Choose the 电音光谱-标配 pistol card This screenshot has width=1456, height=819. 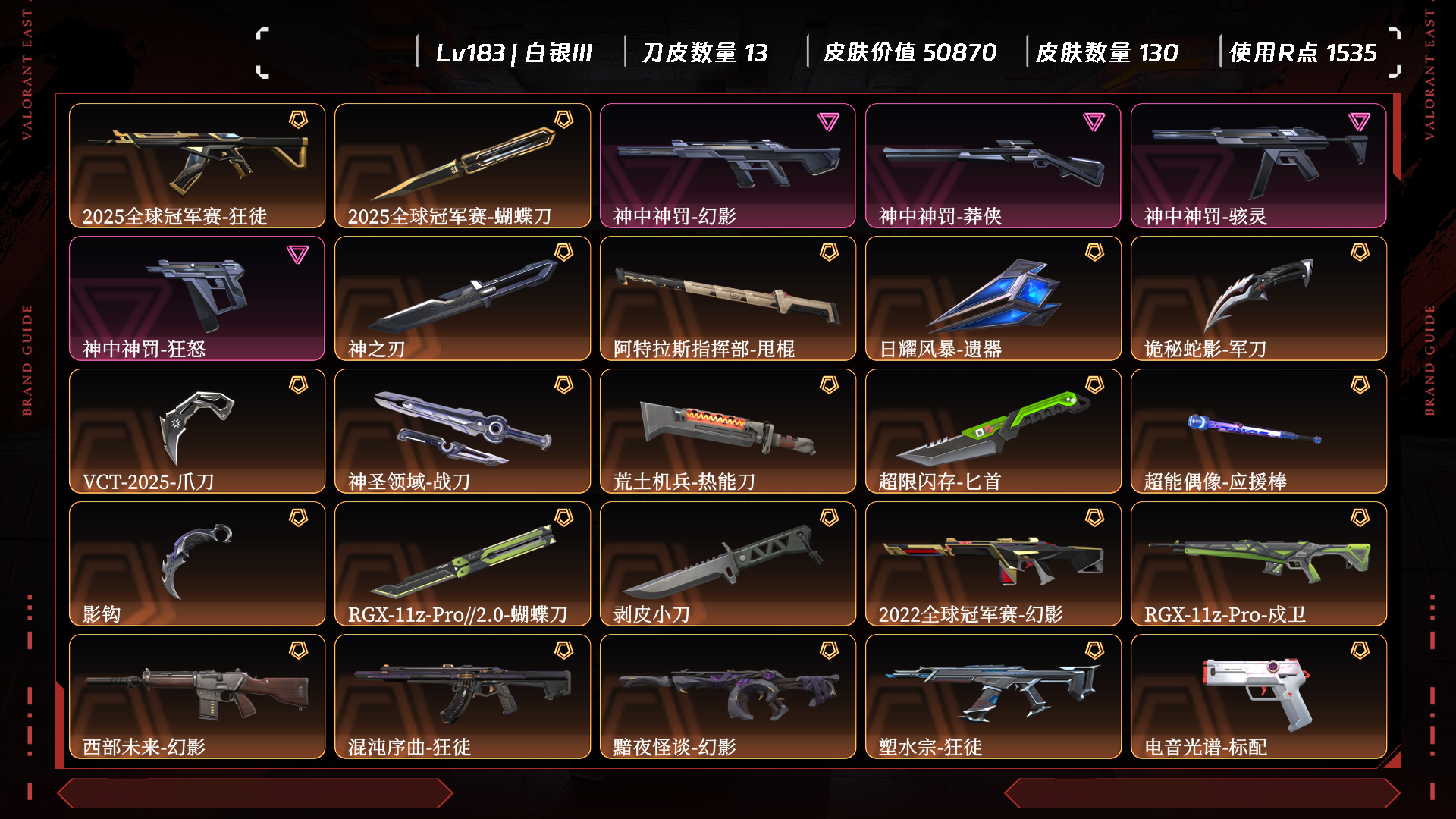(1259, 696)
